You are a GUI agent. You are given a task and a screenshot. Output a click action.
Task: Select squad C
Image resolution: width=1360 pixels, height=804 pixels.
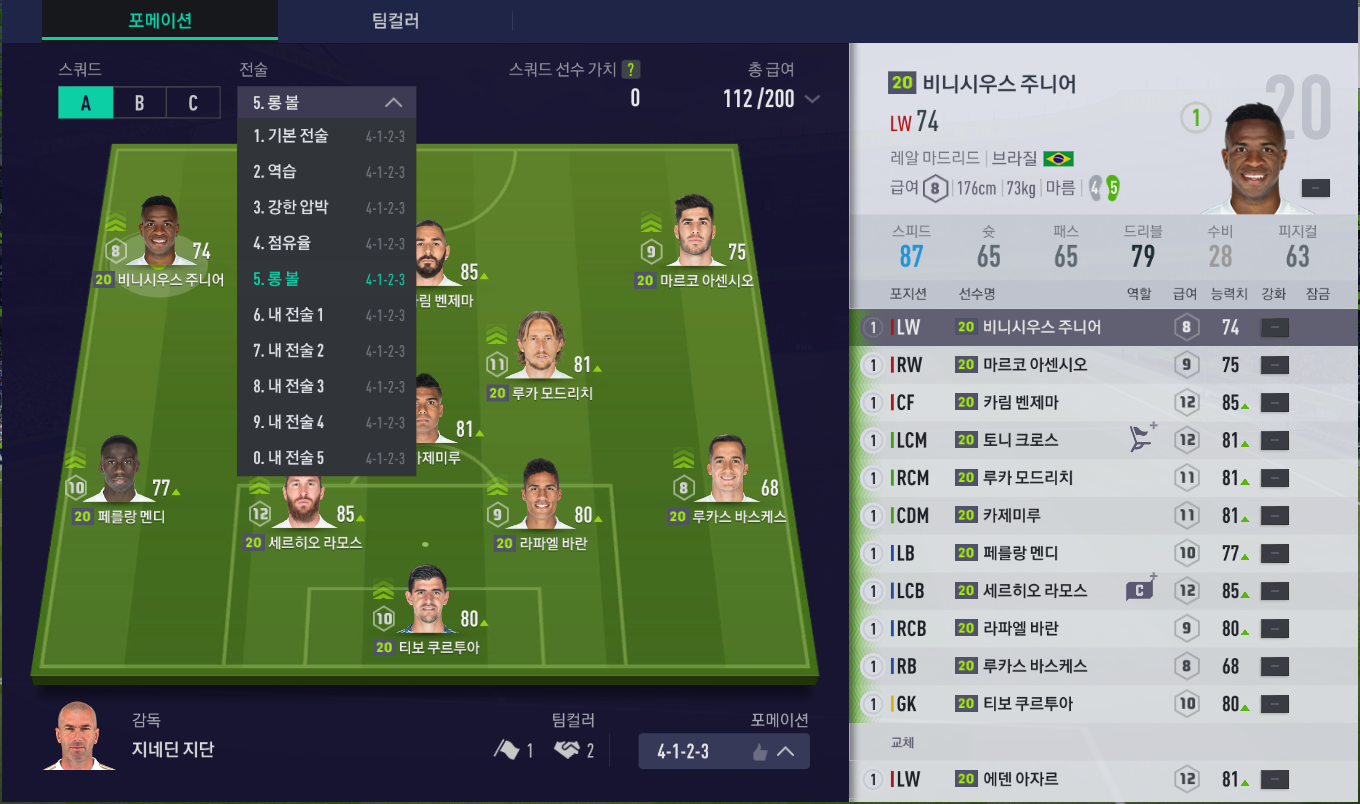(193, 103)
